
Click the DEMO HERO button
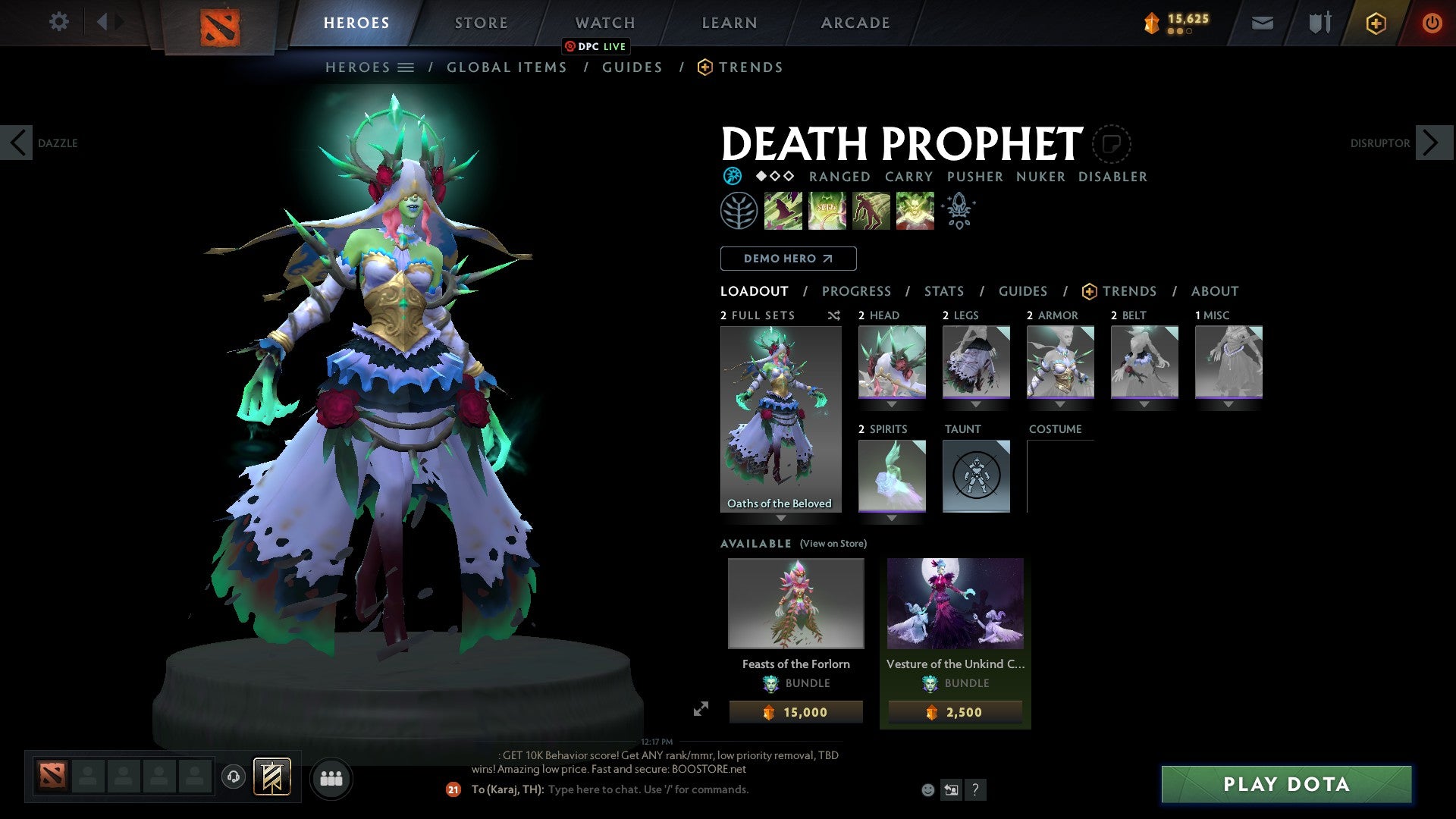click(x=787, y=258)
